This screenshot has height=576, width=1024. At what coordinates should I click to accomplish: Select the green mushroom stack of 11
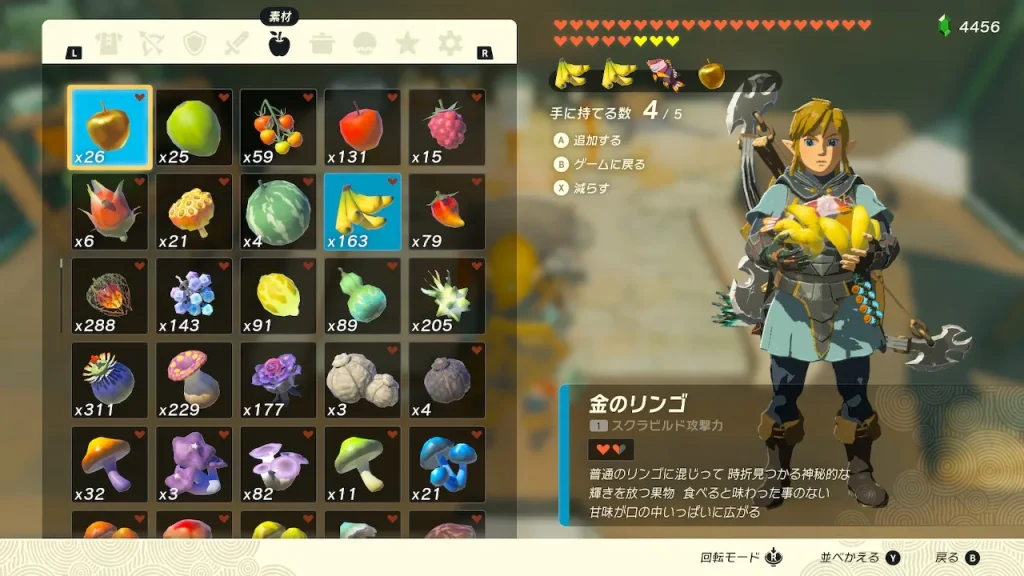pyautogui.click(x=362, y=464)
